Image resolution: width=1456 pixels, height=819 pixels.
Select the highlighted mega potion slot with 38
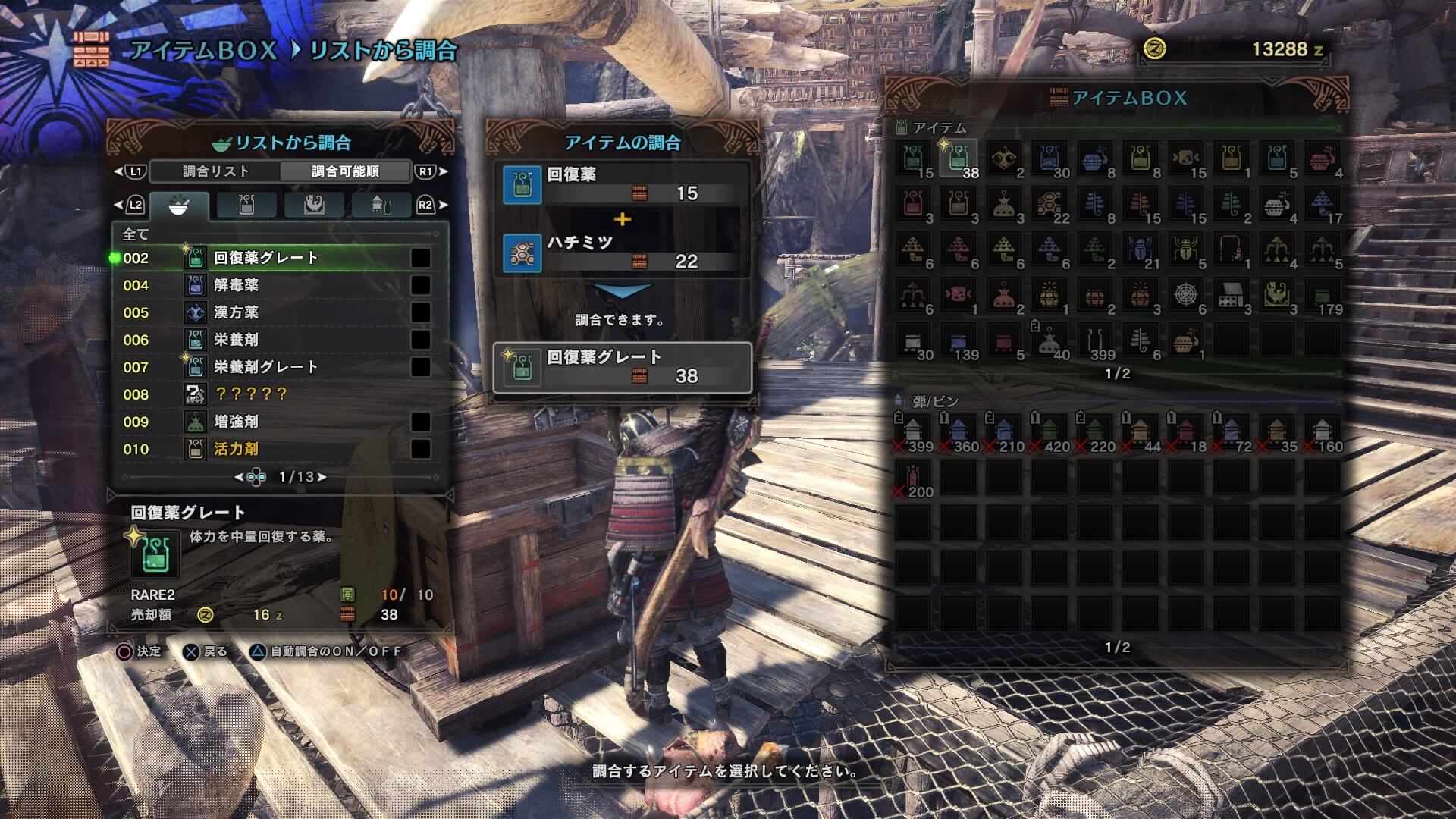coord(959,159)
